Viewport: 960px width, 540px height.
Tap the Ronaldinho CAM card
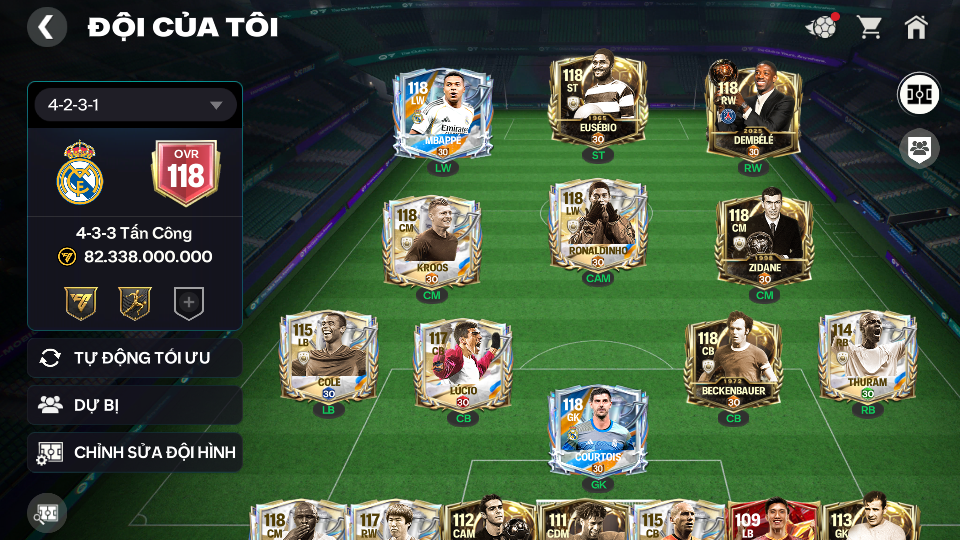coord(598,227)
